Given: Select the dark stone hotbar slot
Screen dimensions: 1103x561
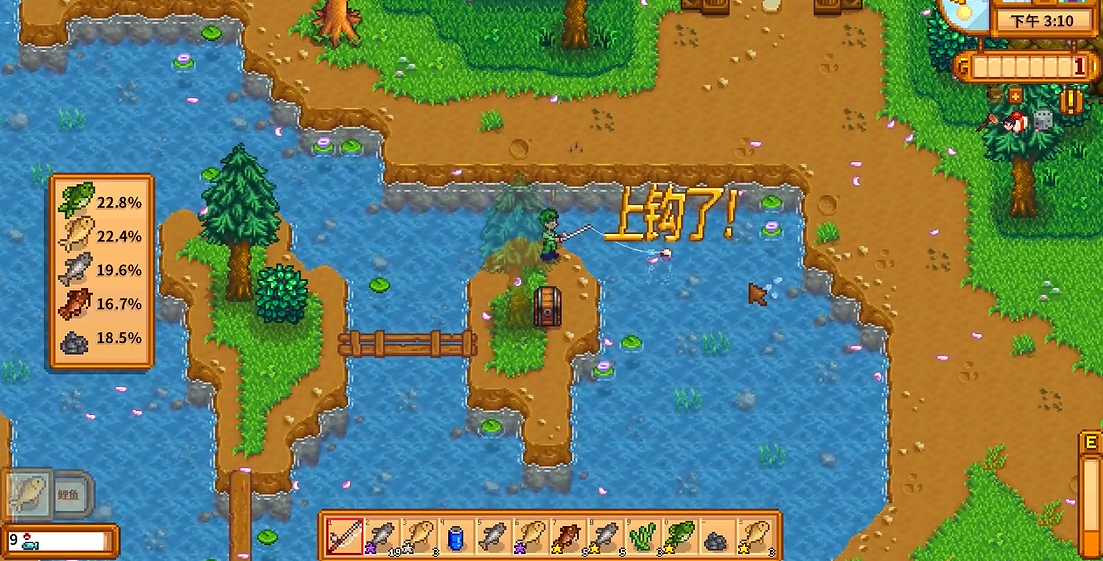Looking at the screenshot, I should click(716, 537).
